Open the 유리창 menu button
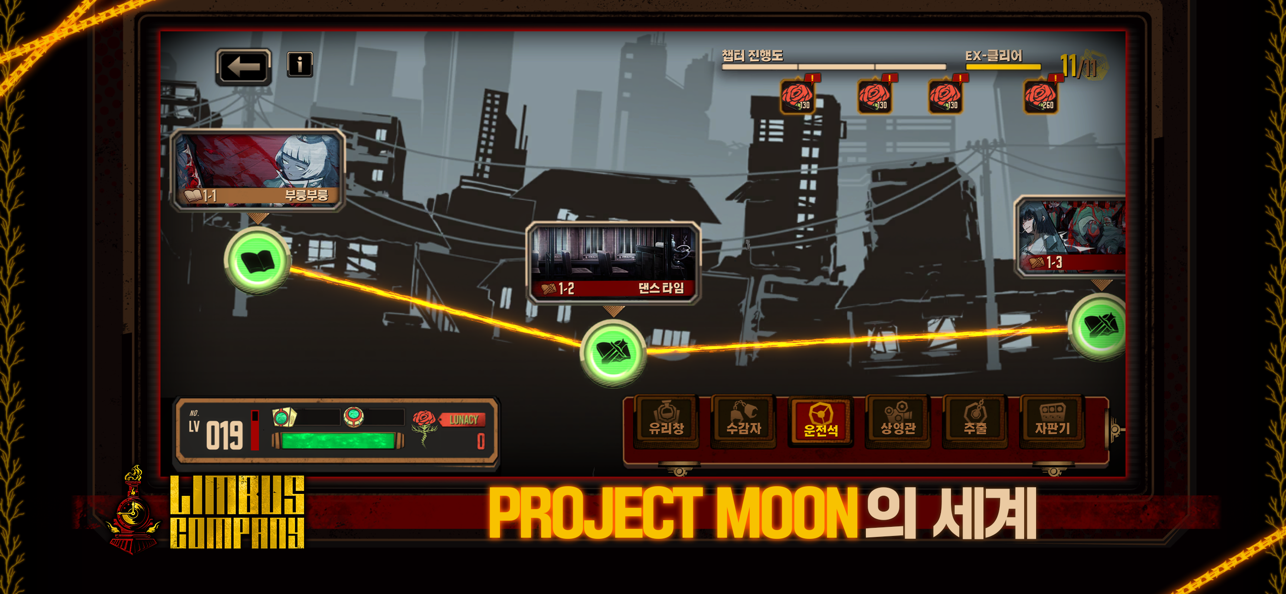This screenshot has width=1286, height=594. pos(666,420)
